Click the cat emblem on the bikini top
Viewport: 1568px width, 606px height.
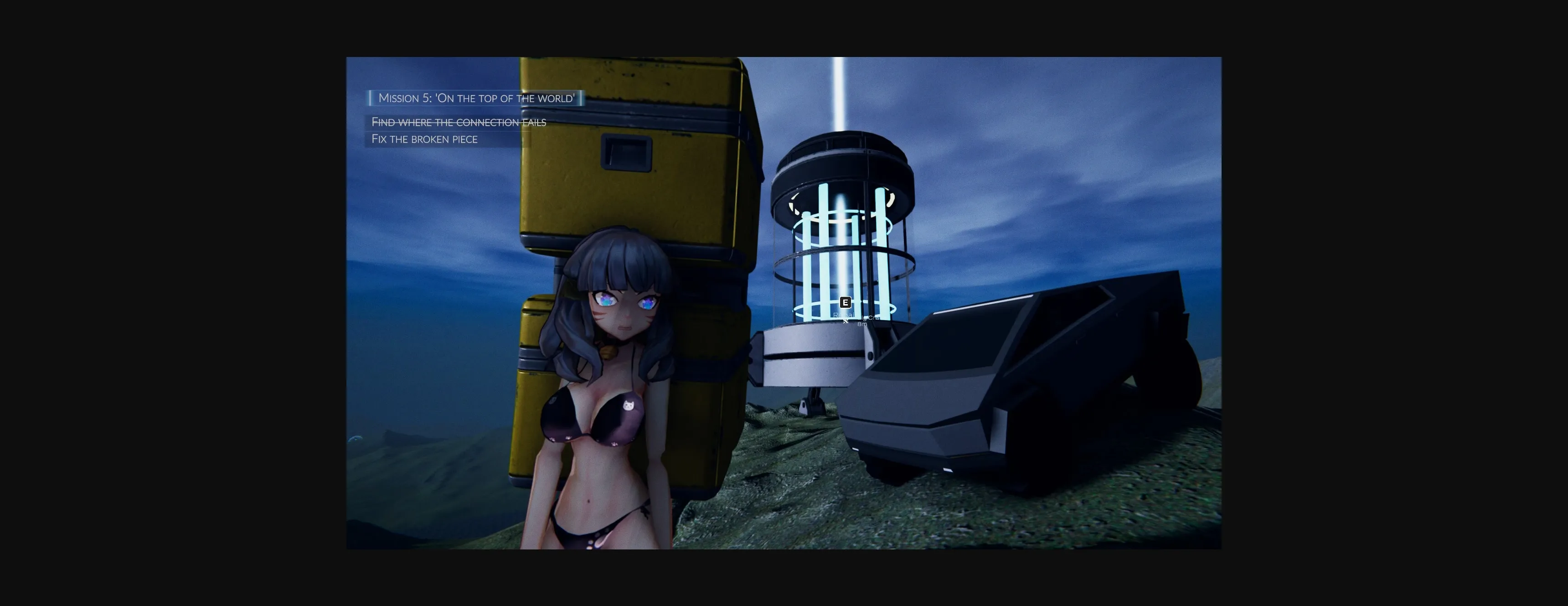pyautogui.click(x=629, y=405)
